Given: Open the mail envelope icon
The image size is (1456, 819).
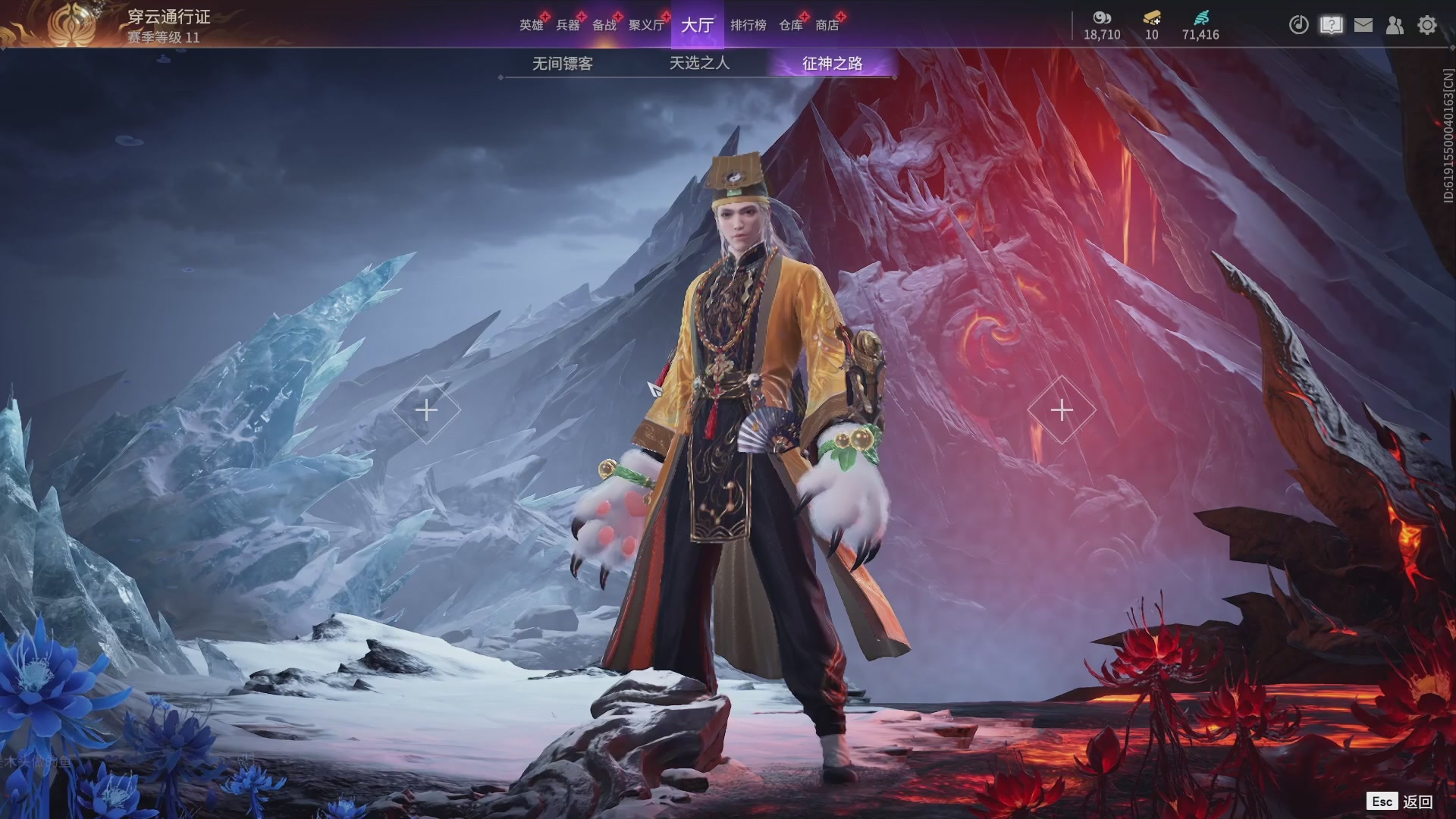Looking at the screenshot, I should pyautogui.click(x=1363, y=25).
